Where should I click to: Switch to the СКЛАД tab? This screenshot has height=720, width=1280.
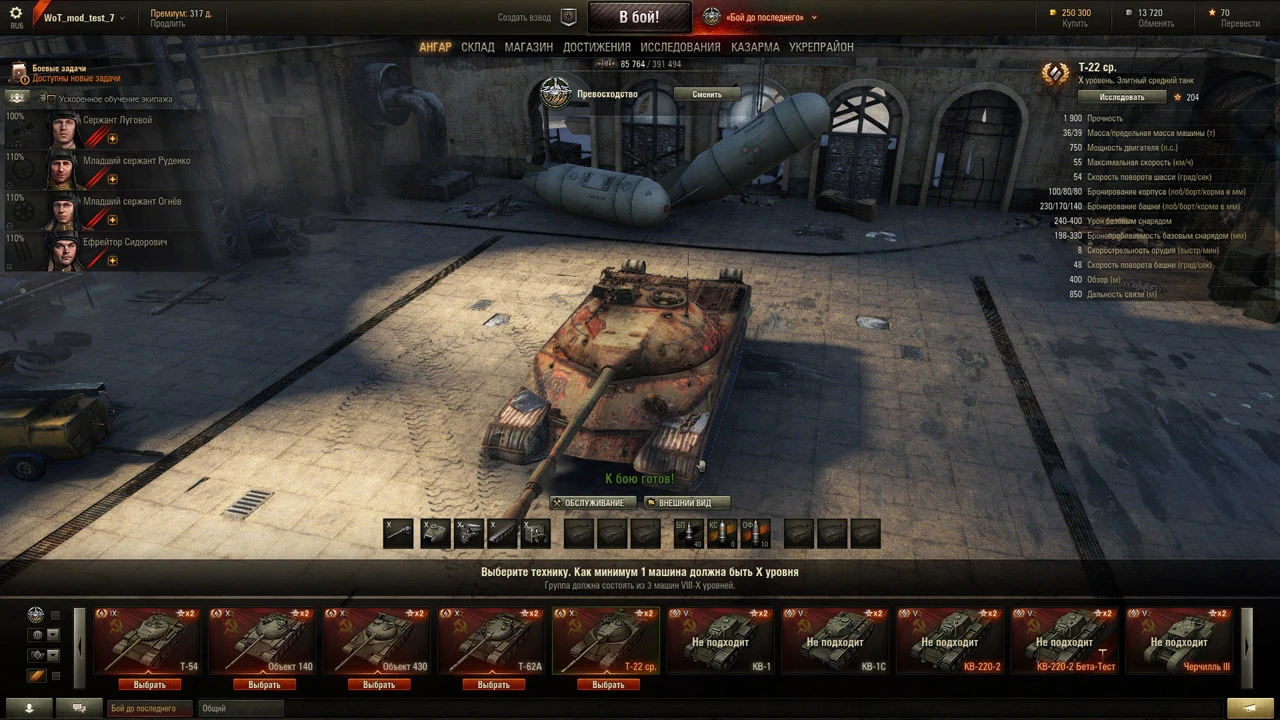(x=478, y=46)
